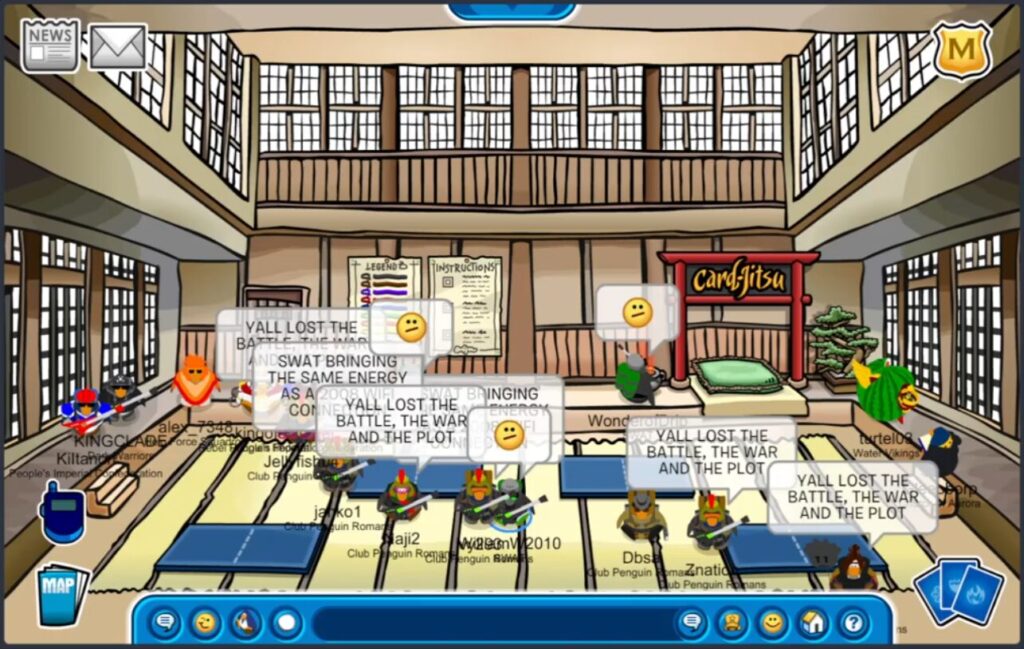This screenshot has height=649, width=1024.
Task: Send the chat message
Action: coord(690,624)
